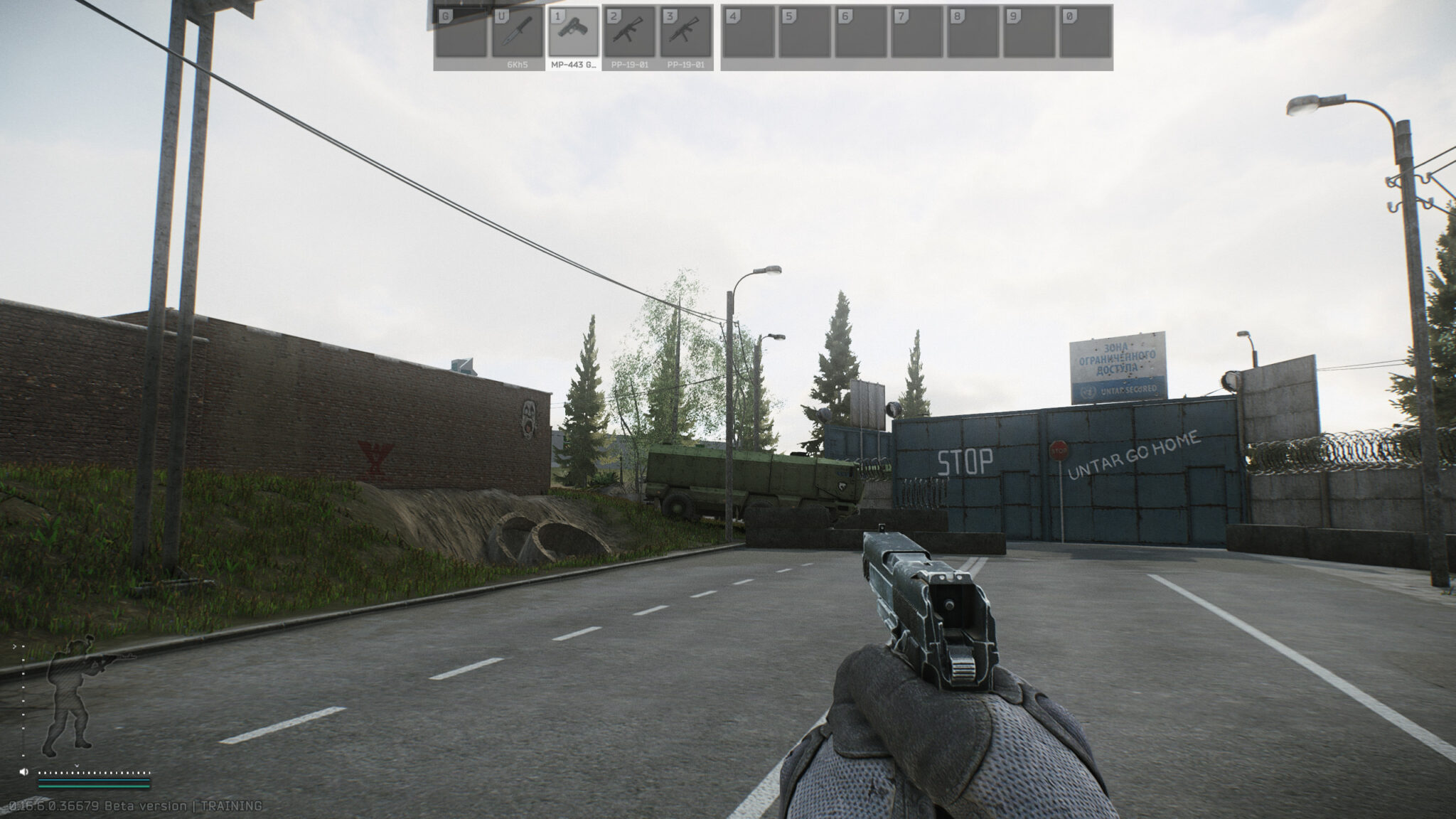Click the 0.16.6.0.36679 version text

pos(53,807)
